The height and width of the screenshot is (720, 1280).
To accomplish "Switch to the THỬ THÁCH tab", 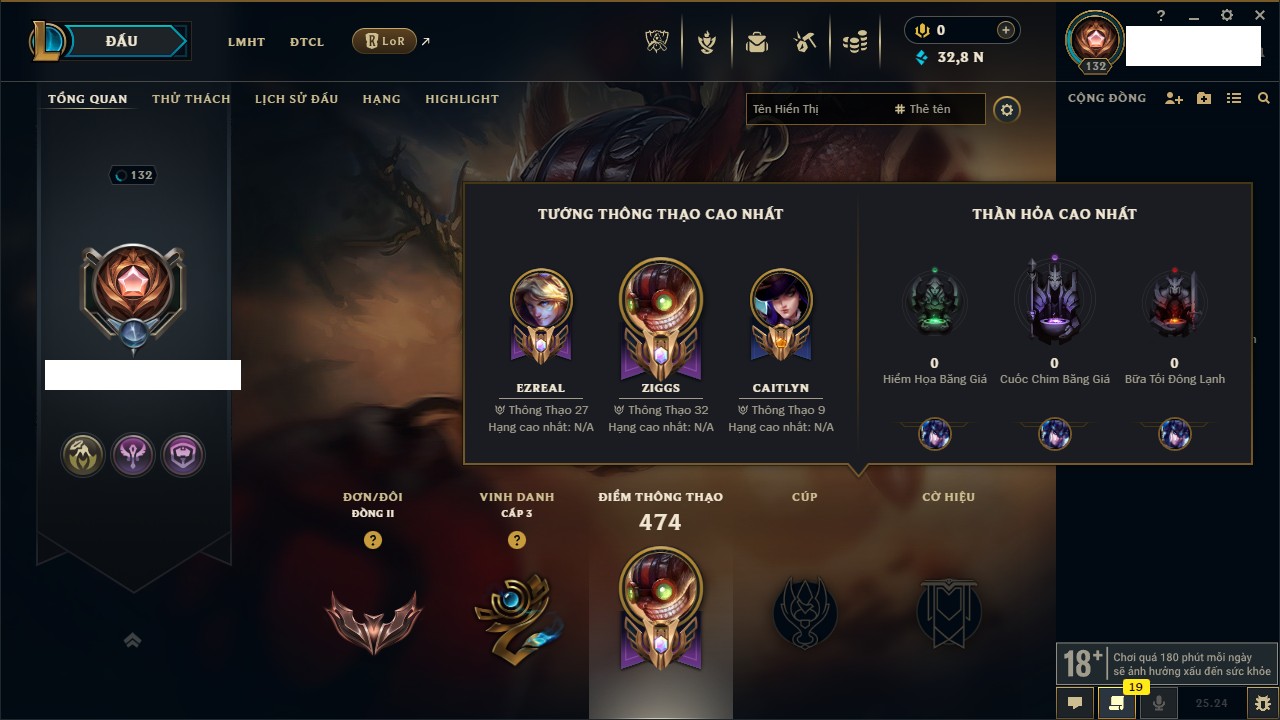I will click(x=191, y=99).
